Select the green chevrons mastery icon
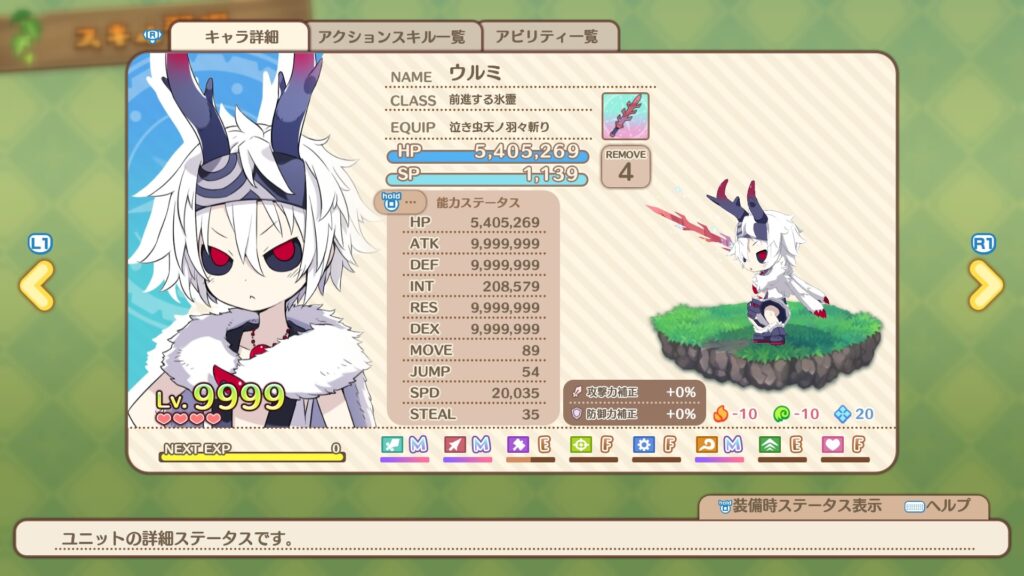Screen dimensions: 1024x576 click(x=770, y=444)
